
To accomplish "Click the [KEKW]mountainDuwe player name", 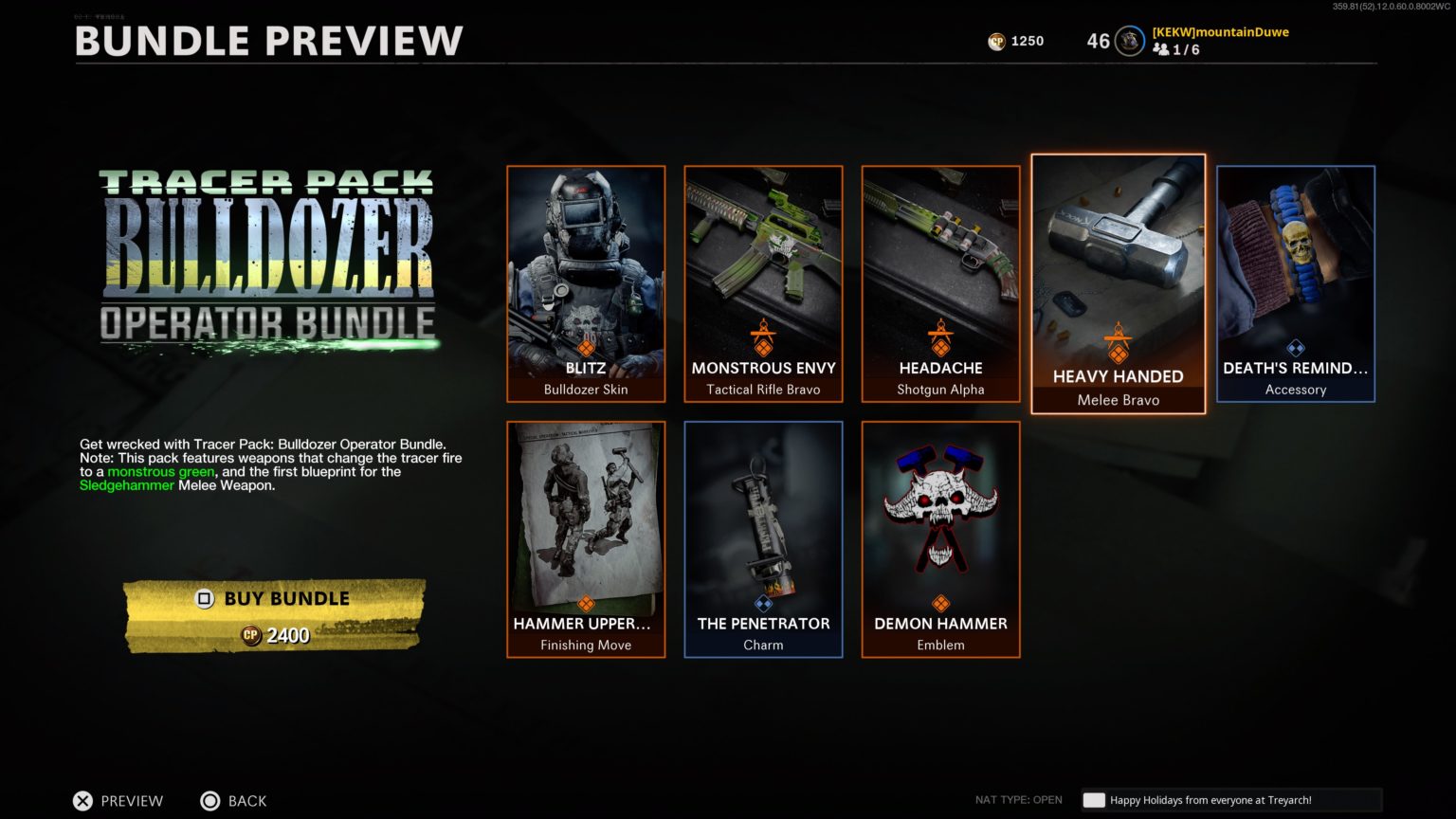I will click(x=1219, y=31).
